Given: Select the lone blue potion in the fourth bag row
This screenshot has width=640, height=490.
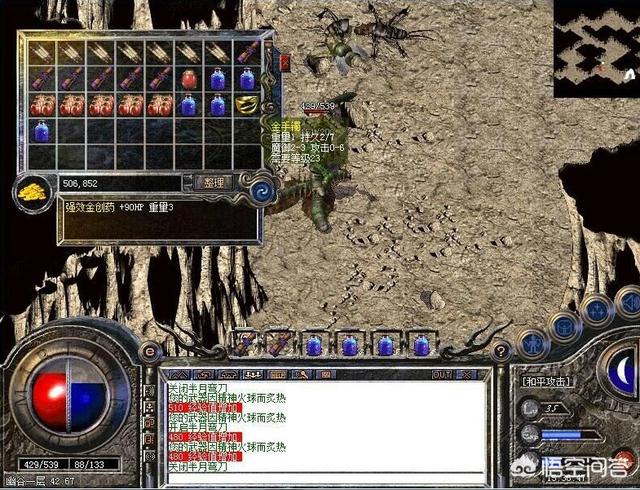Looking at the screenshot, I should point(42,131).
